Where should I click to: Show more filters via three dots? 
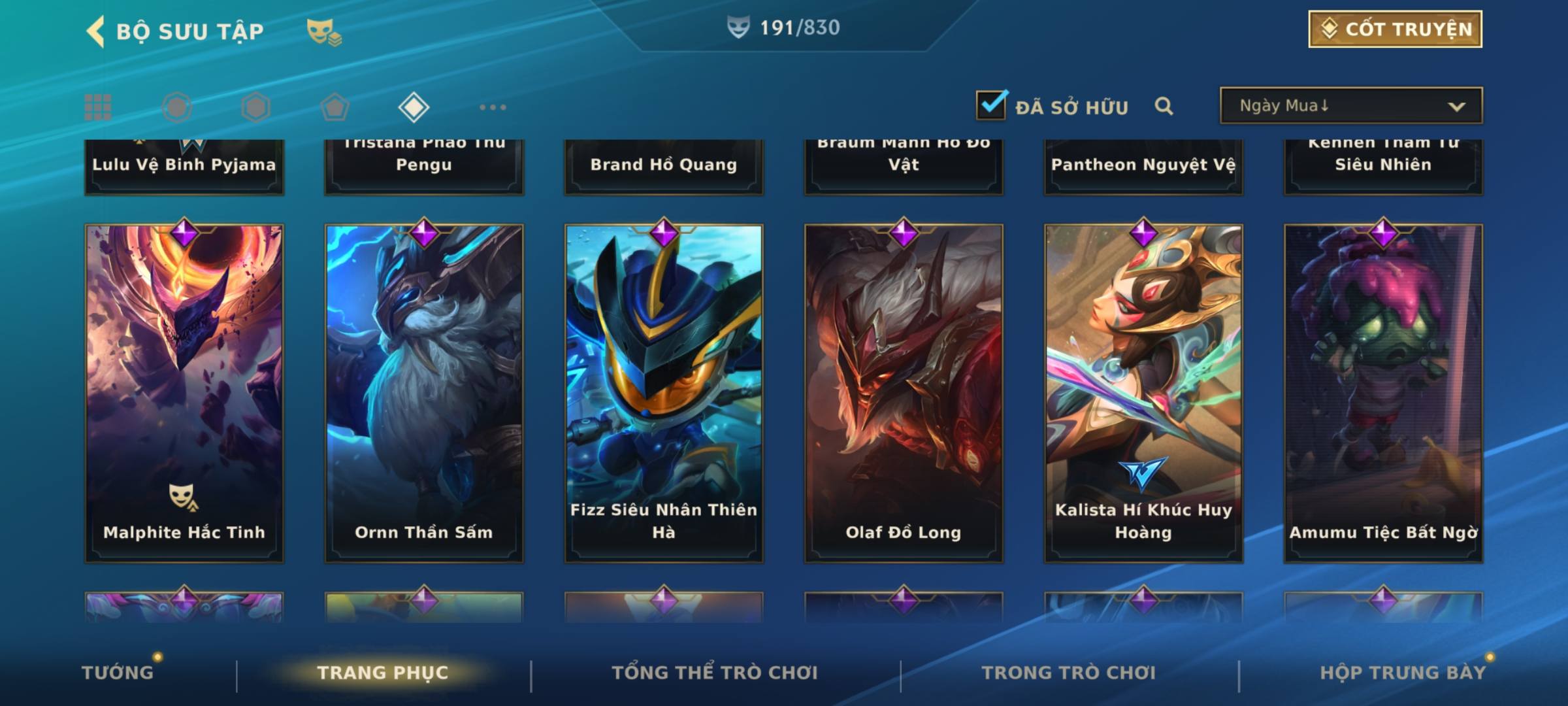(x=493, y=107)
